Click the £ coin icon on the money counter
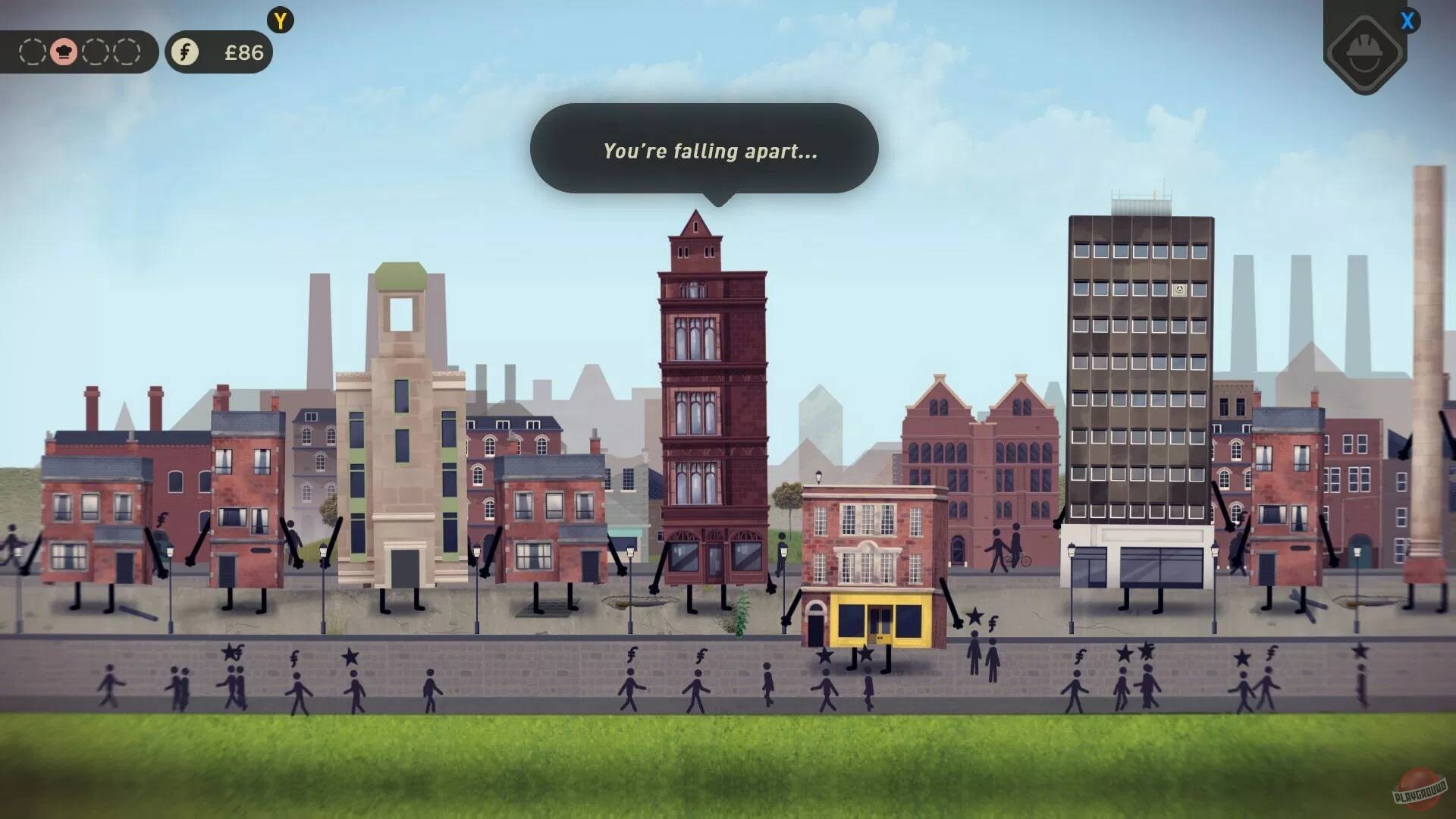The width and height of the screenshot is (1456, 819). pyautogui.click(x=184, y=52)
